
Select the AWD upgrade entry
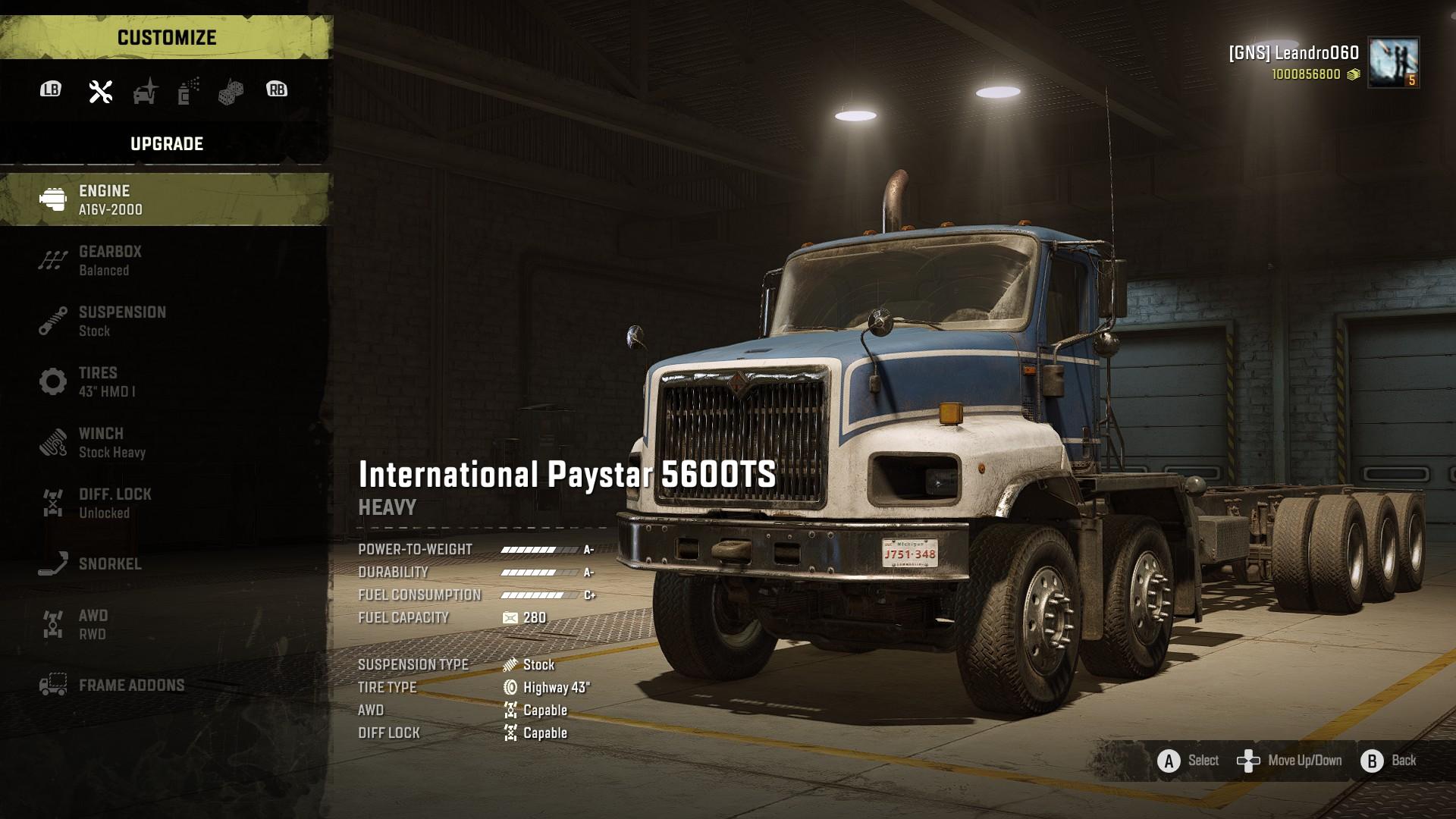(x=165, y=624)
